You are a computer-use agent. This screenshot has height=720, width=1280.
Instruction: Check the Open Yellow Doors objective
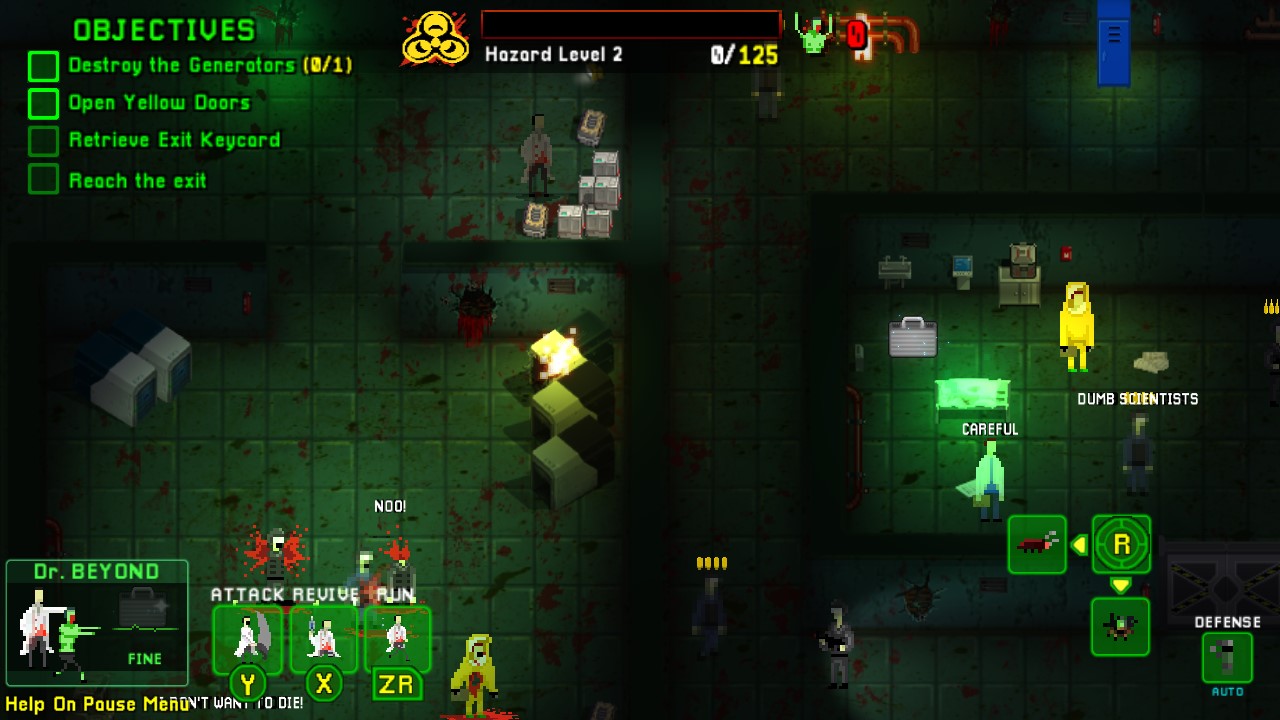[42, 103]
